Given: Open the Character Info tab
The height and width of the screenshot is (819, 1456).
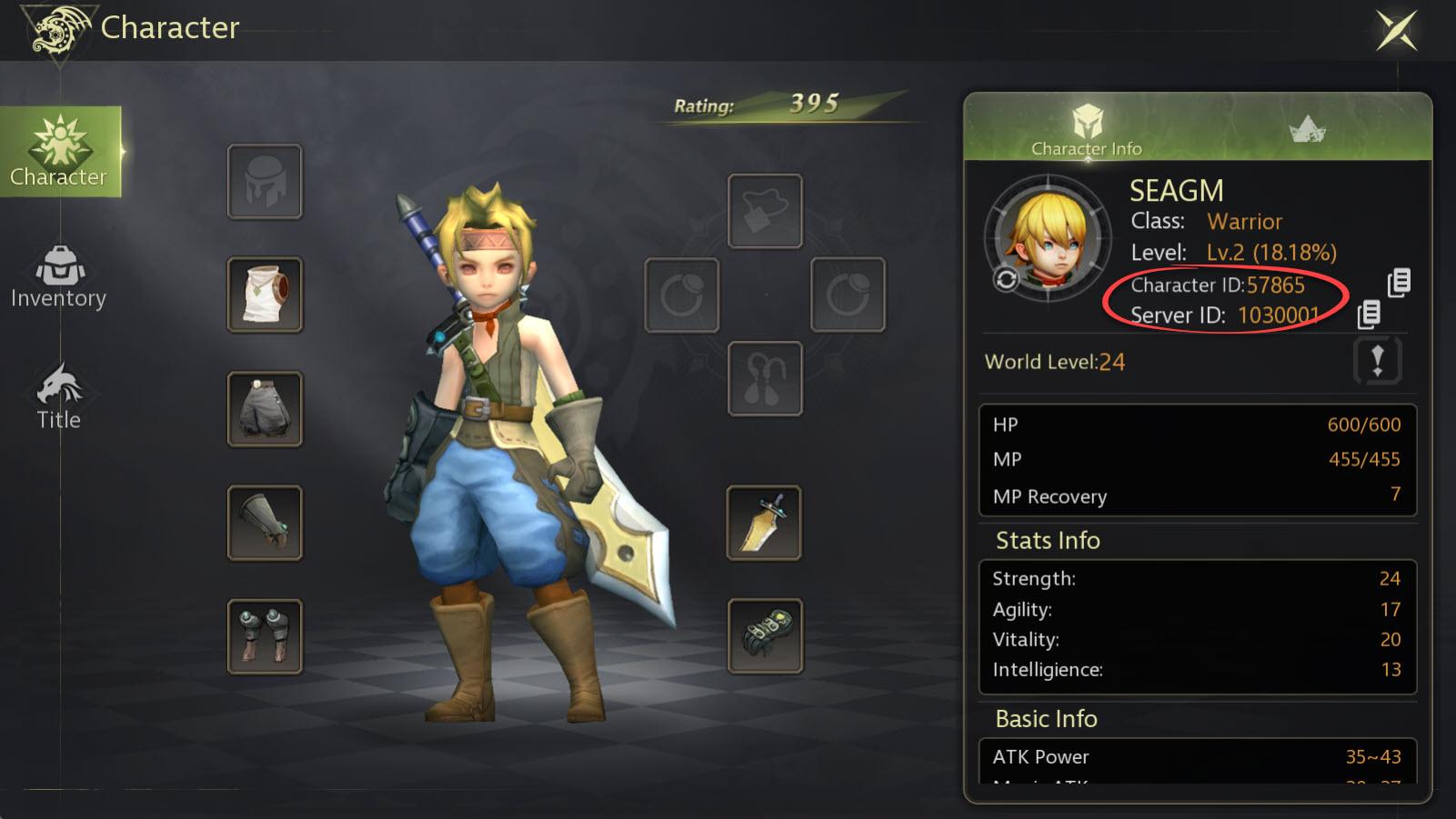Looking at the screenshot, I should click(1087, 130).
